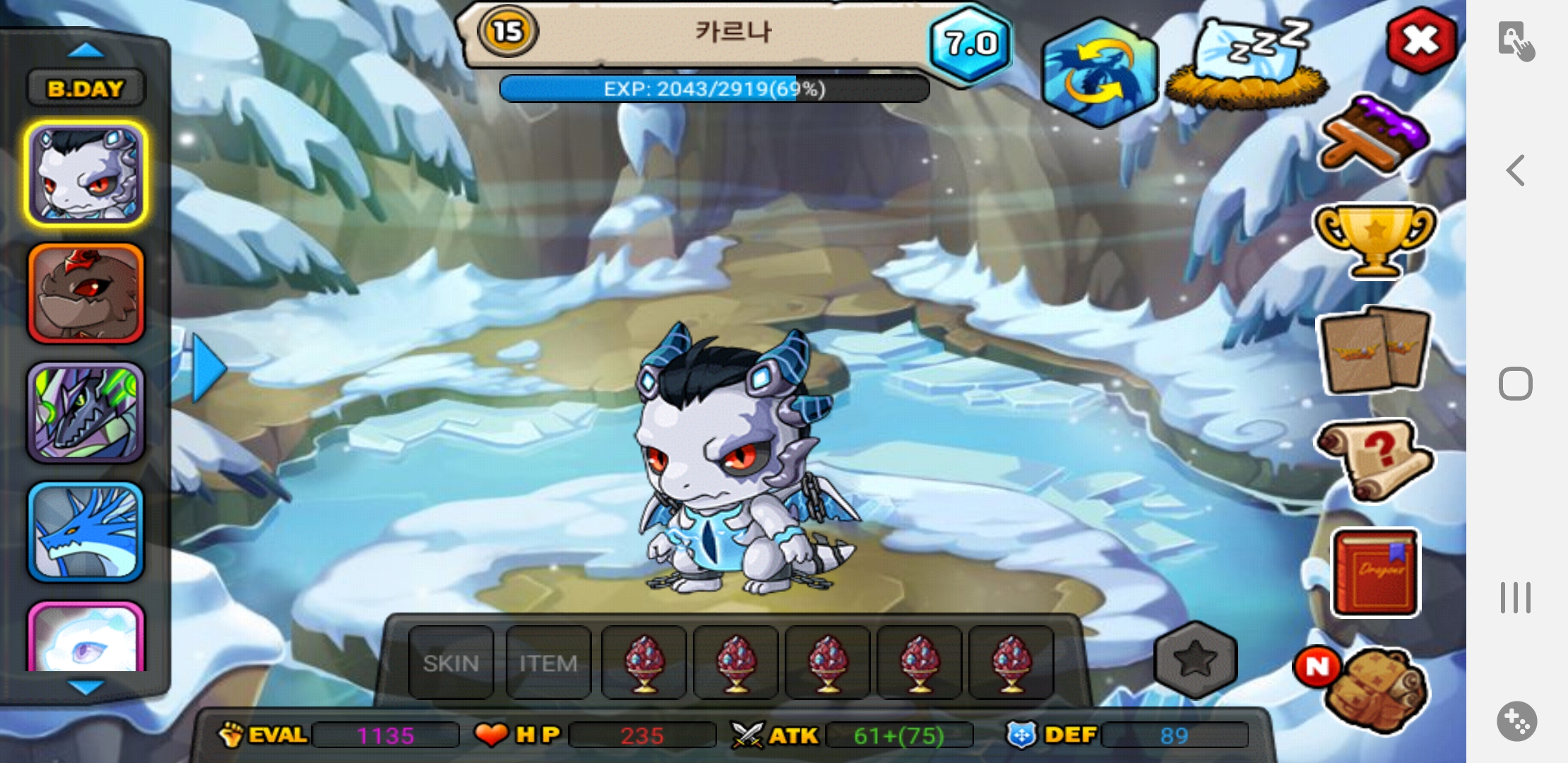Tap the B.DAY button
Viewport: 1568px width, 763px height.
(x=85, y=89)
